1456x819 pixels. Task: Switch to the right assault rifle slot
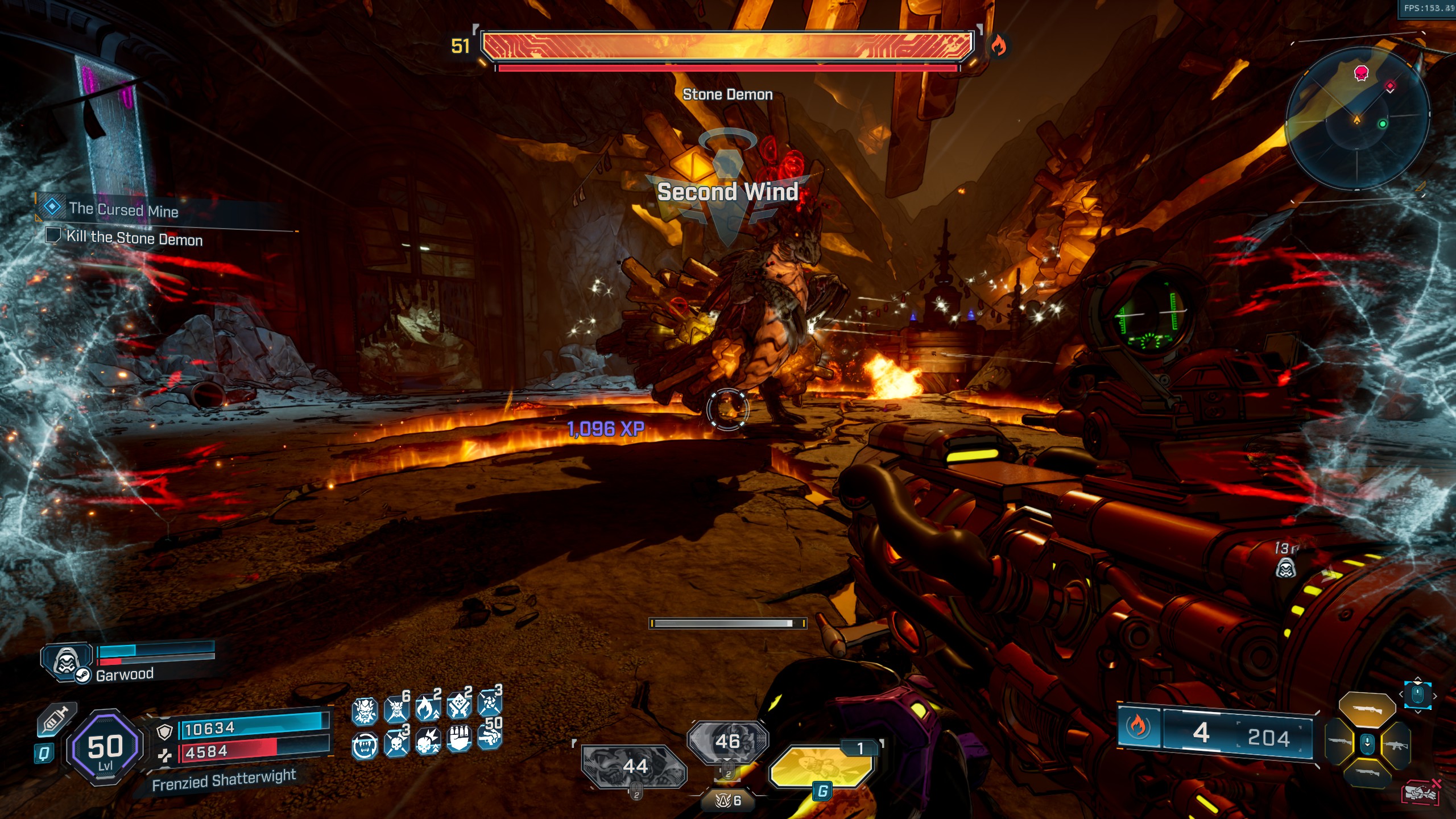pos(1396,743)
